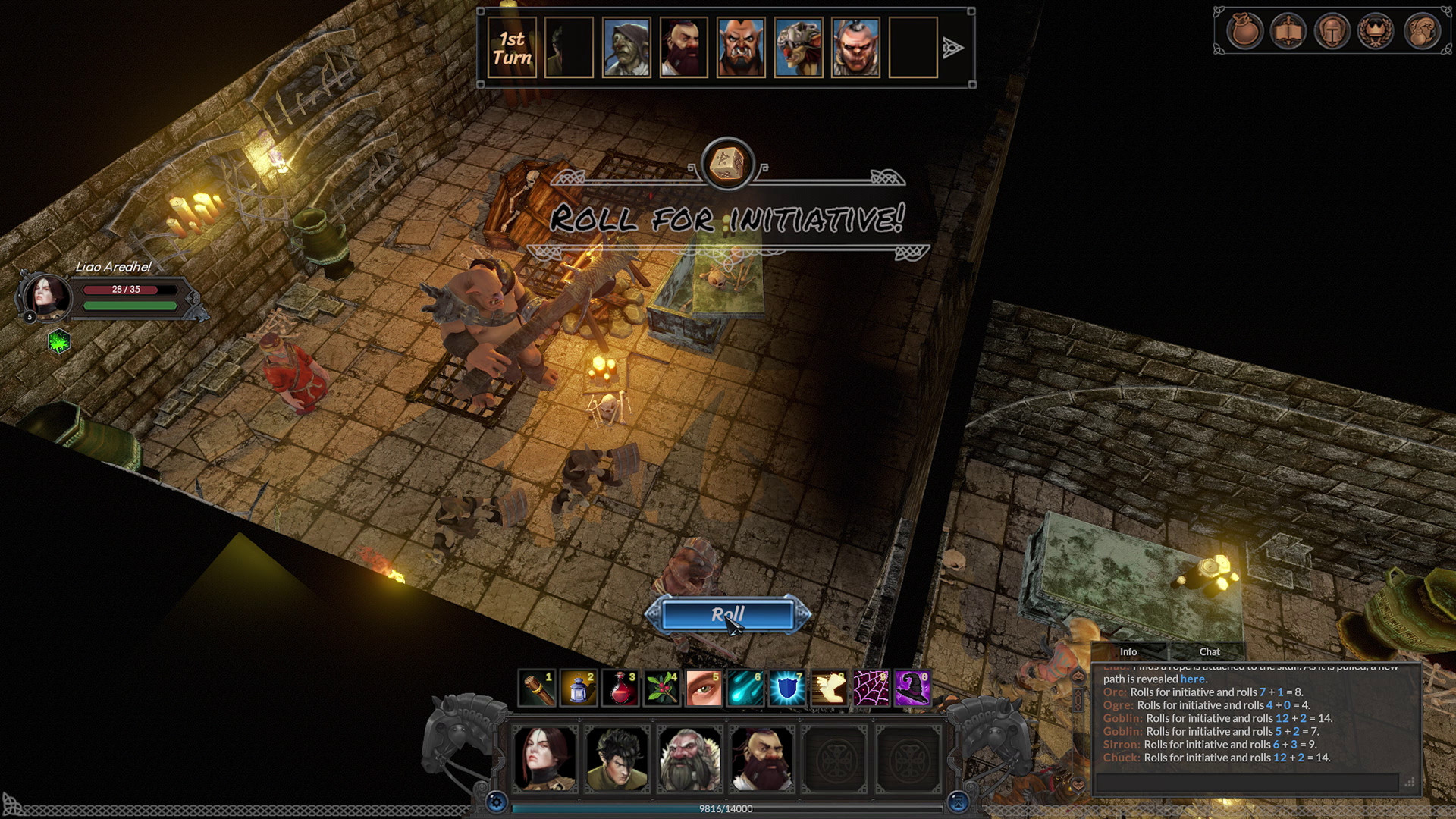This screenshot has width=1456, height=819.
Task: Open the crown achievements icon
Action: (1375, 32)
